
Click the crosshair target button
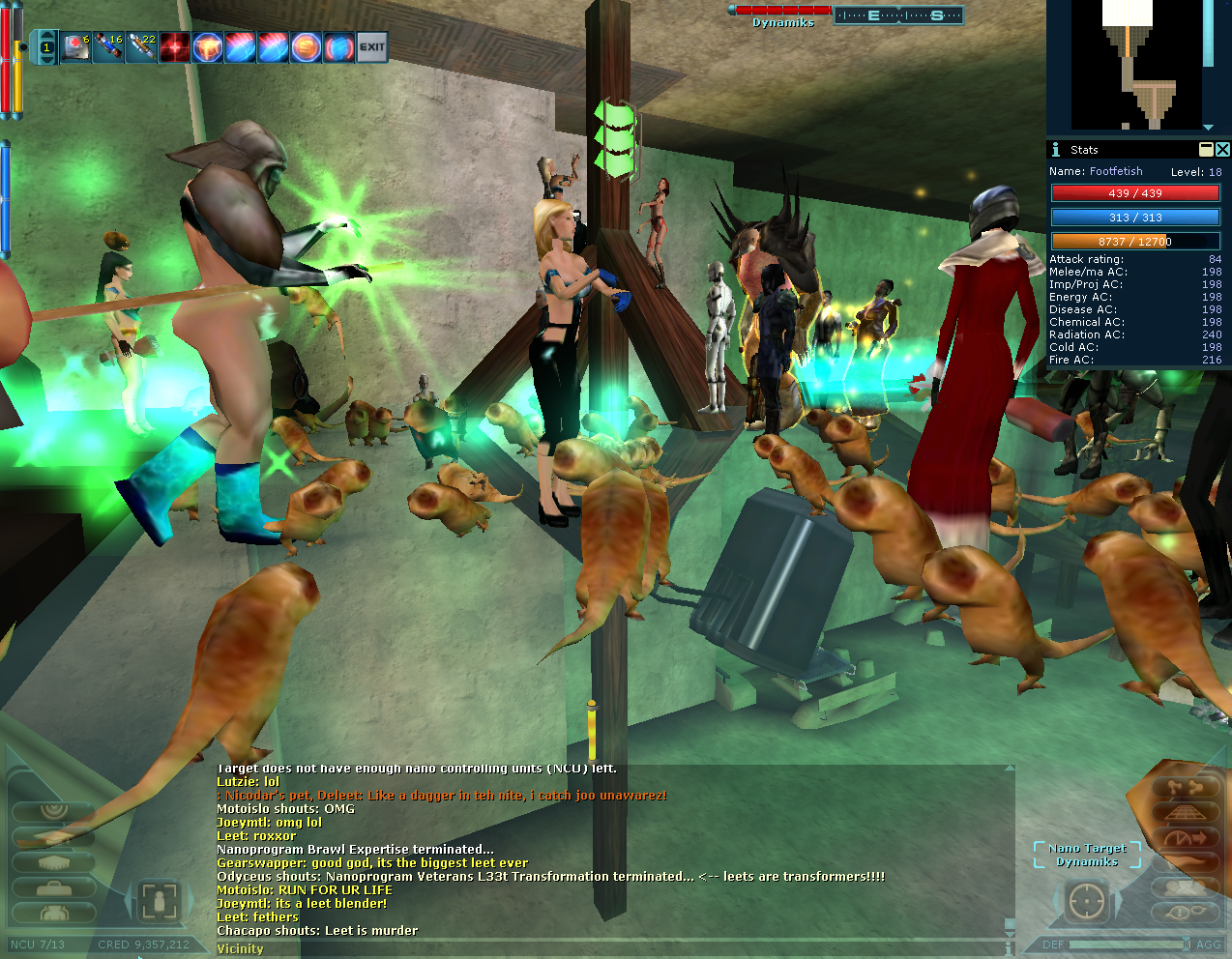(1086, 902)
